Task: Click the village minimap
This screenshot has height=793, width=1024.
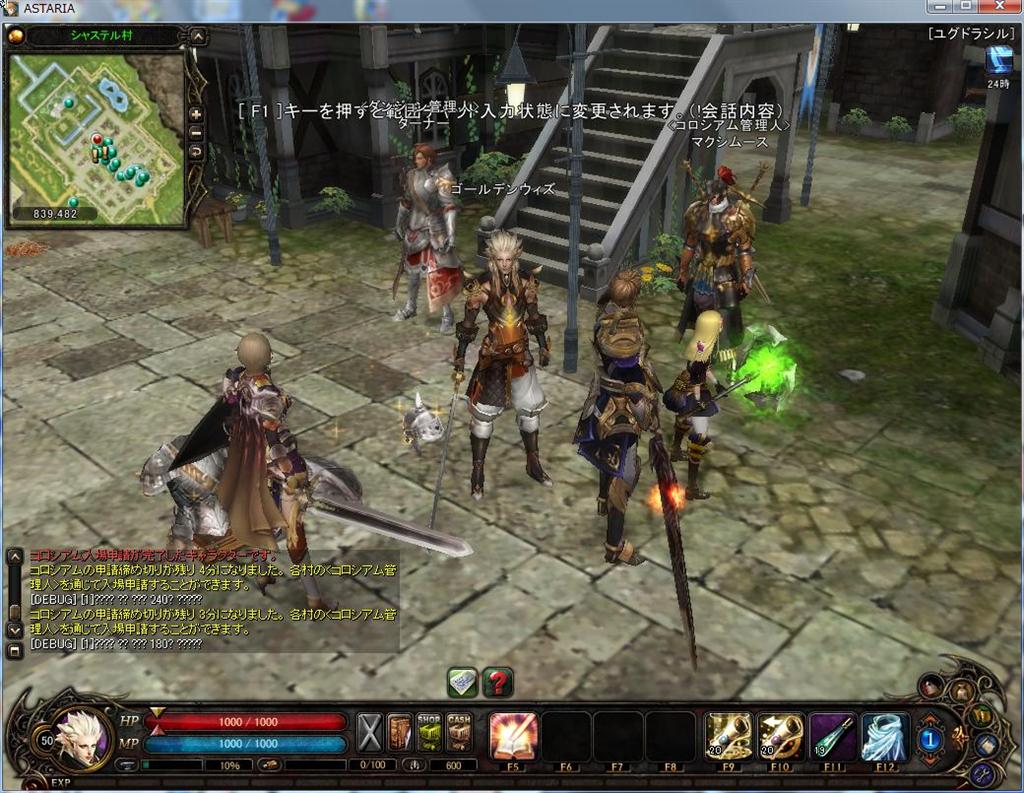Action: click(x=96, y=135)
